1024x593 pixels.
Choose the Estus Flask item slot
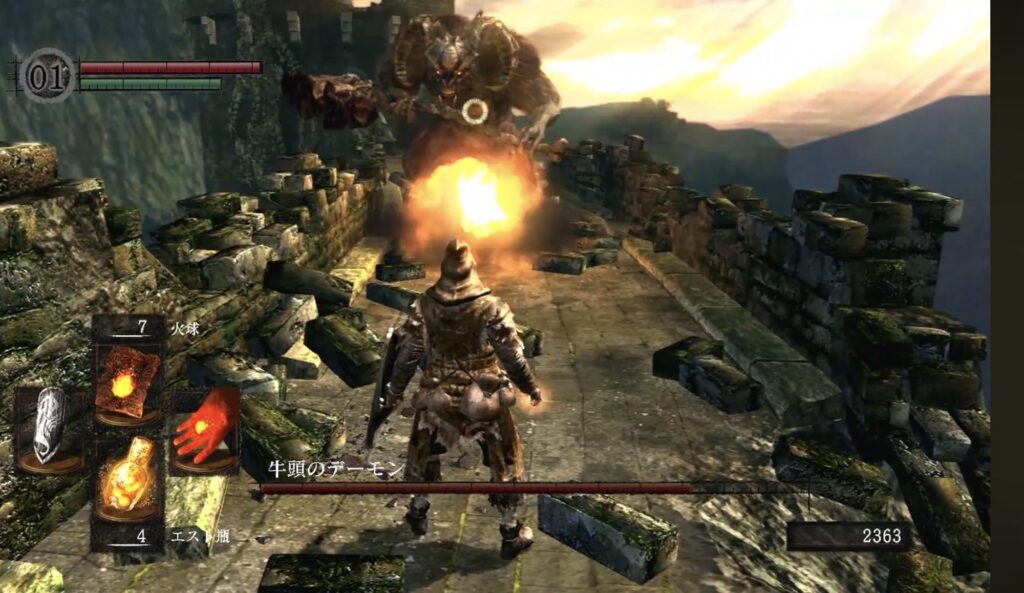(x=127, y=482)
